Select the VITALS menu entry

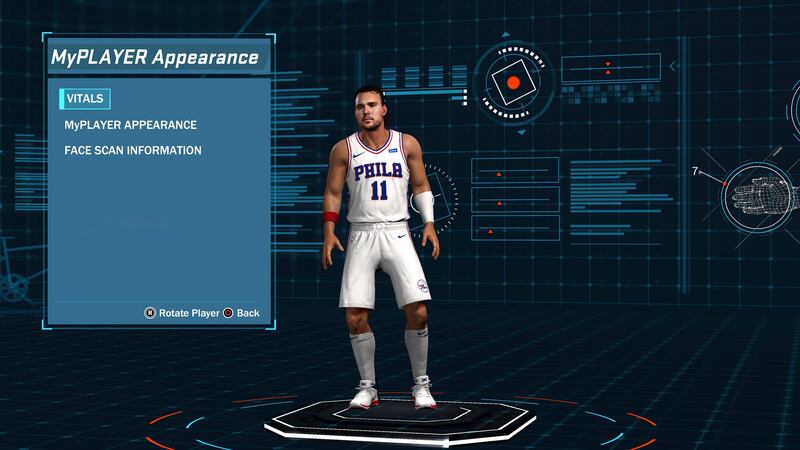86,99
